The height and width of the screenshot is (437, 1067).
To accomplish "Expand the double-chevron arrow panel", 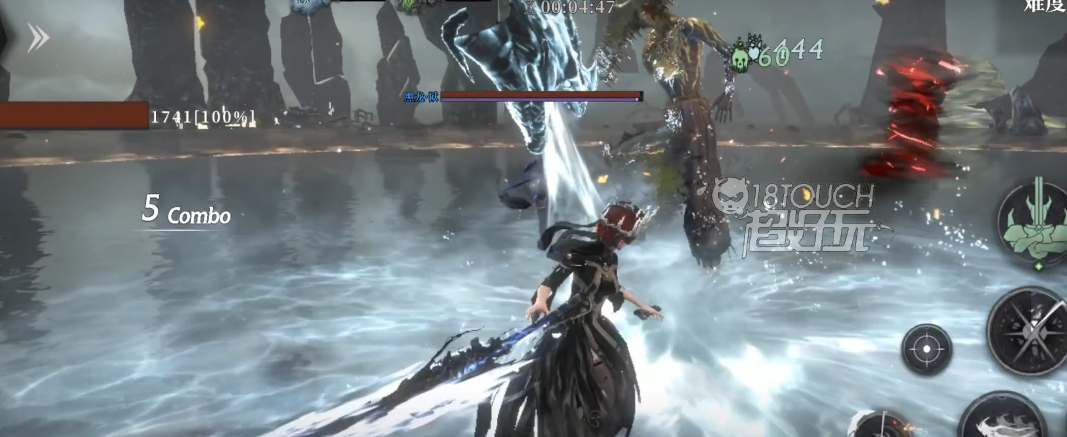I will pyautogui.click(x=38, y=38).
